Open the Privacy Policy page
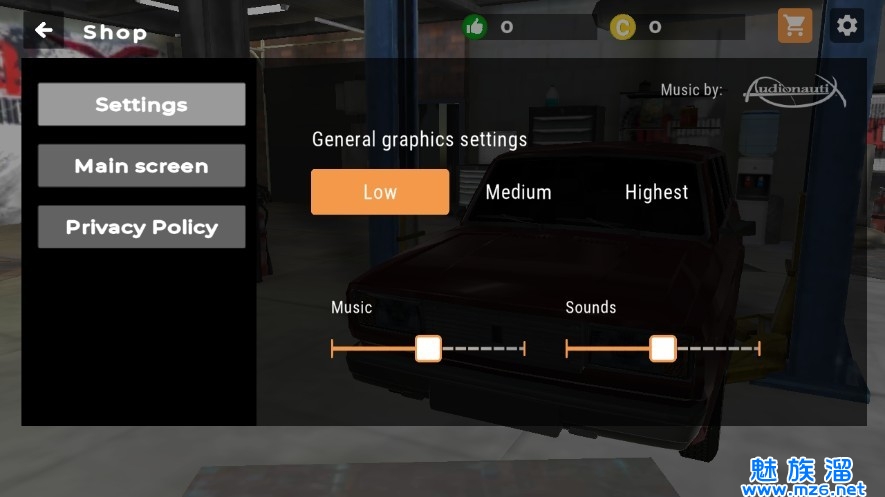The width and height of the screenshot is (885, 497). pyautogui.click(x=141, y=227)
